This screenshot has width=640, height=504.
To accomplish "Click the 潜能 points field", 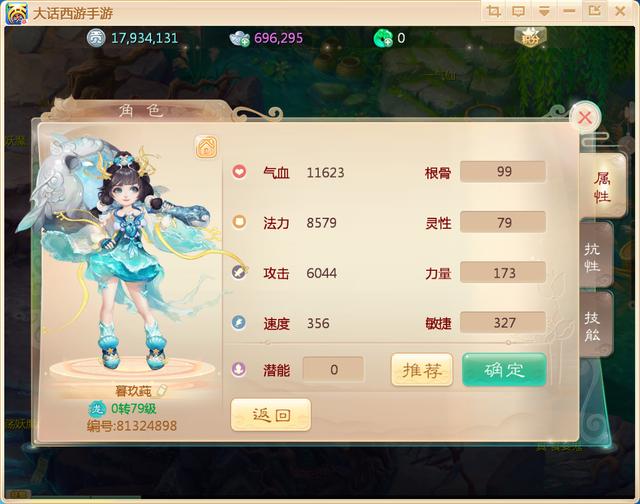I will (x=333, y=370).
